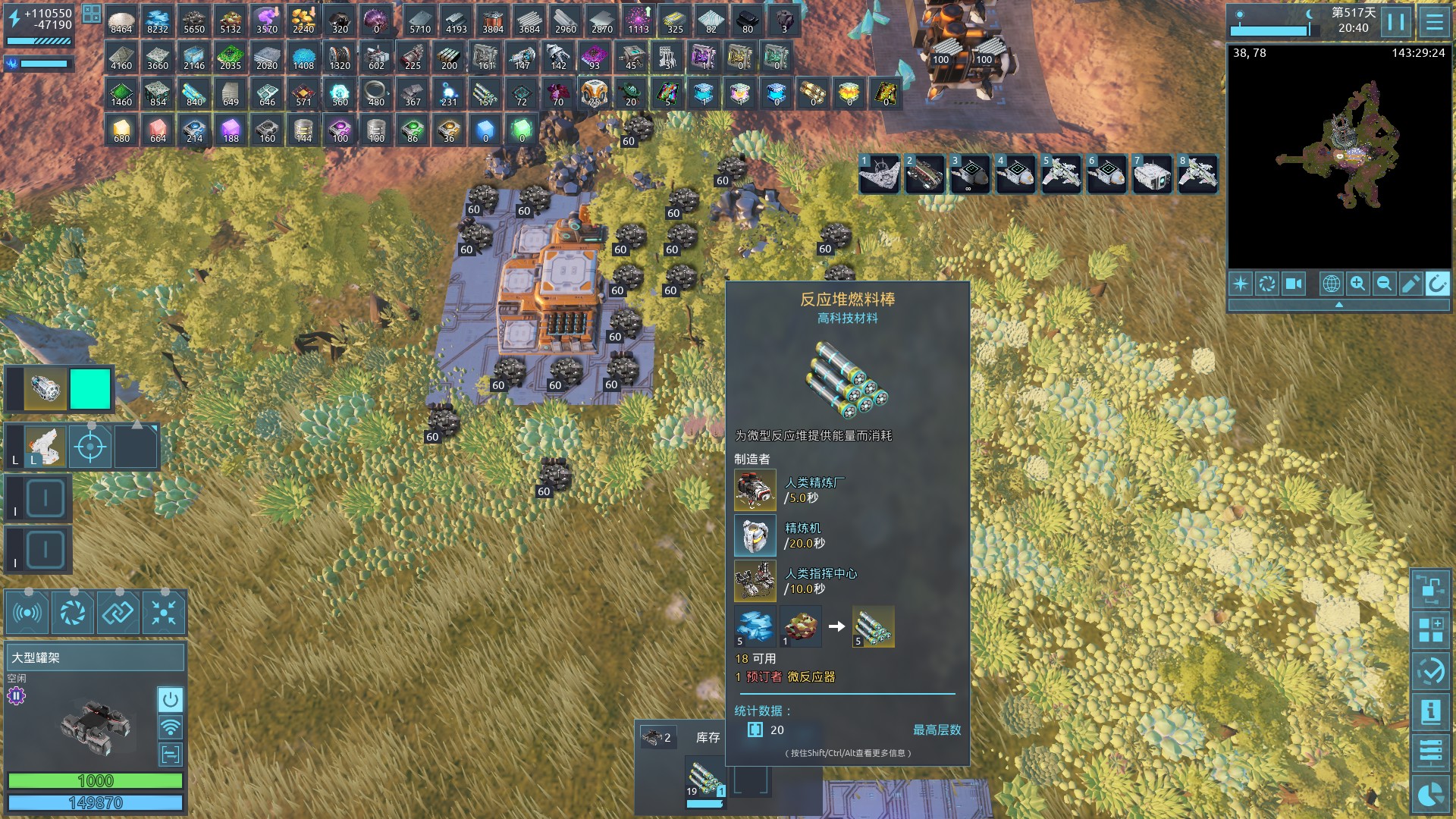Image resolution: width=1456 pixels, height=819 pixels.
Task: Open the info button on the right sidebar
Action: point(1431,711)
